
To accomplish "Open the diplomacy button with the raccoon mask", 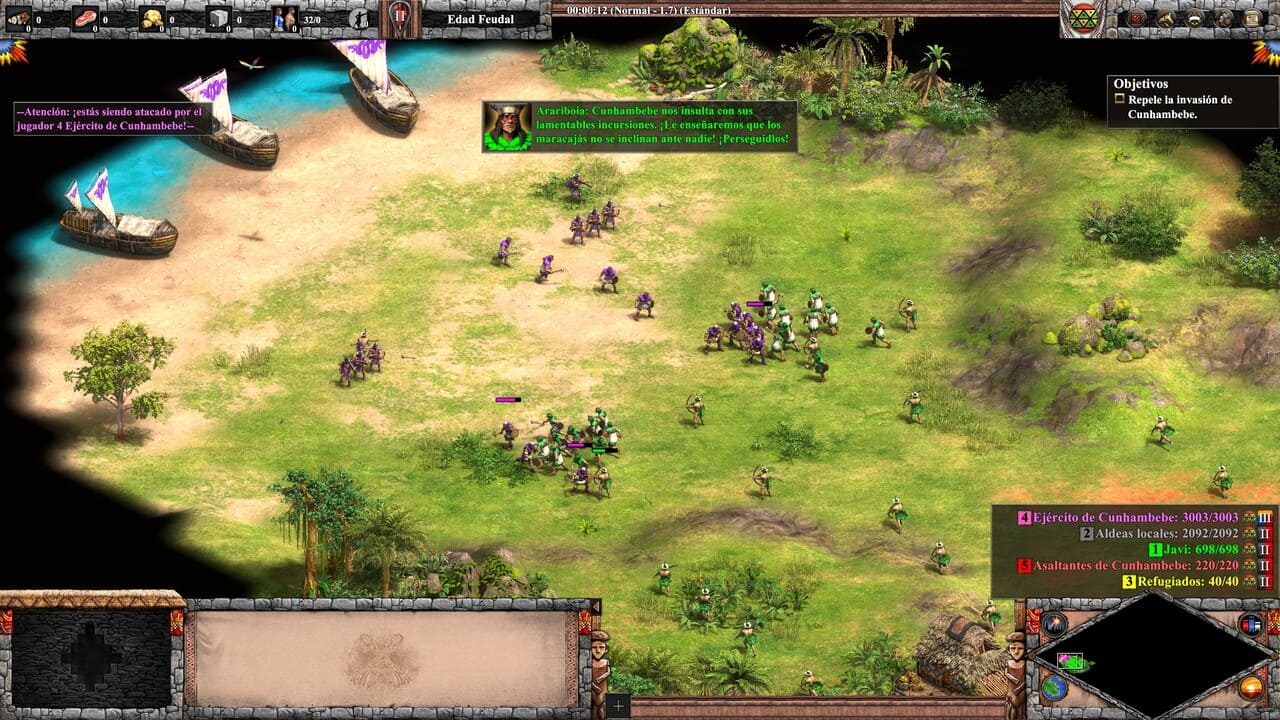I will [x=1195, y=18].
